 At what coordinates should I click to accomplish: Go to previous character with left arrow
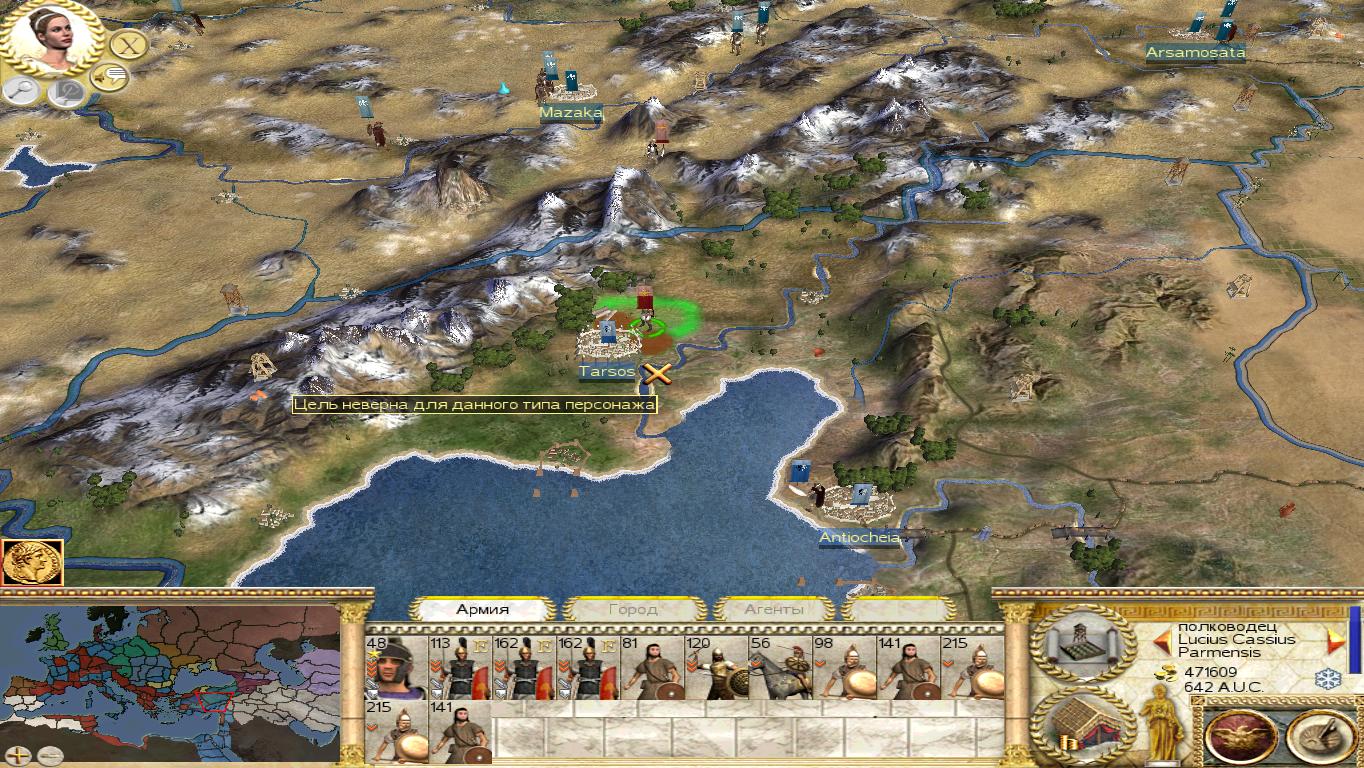[x=1162, y=640]
